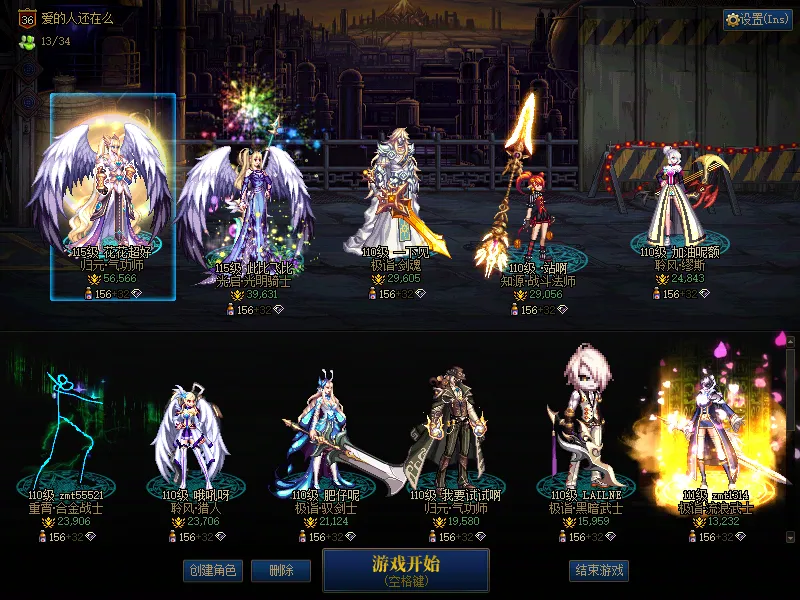Exit with the 结束游戏 button
800x600 pixels.
click(x=599, y=570)
